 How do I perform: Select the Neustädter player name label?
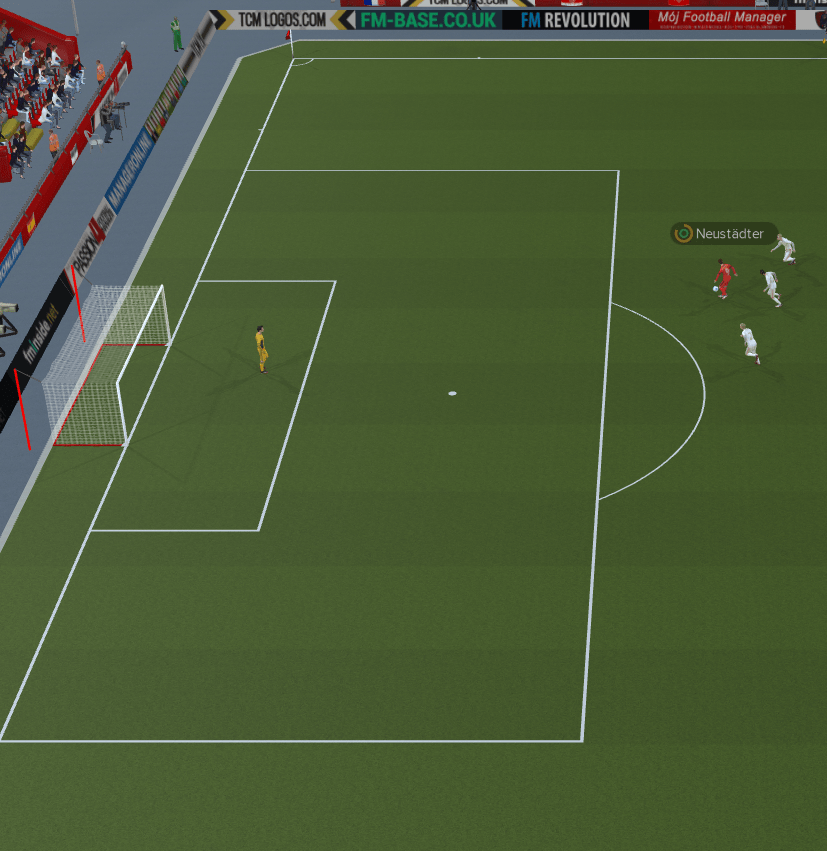click(x=728, y=234)
